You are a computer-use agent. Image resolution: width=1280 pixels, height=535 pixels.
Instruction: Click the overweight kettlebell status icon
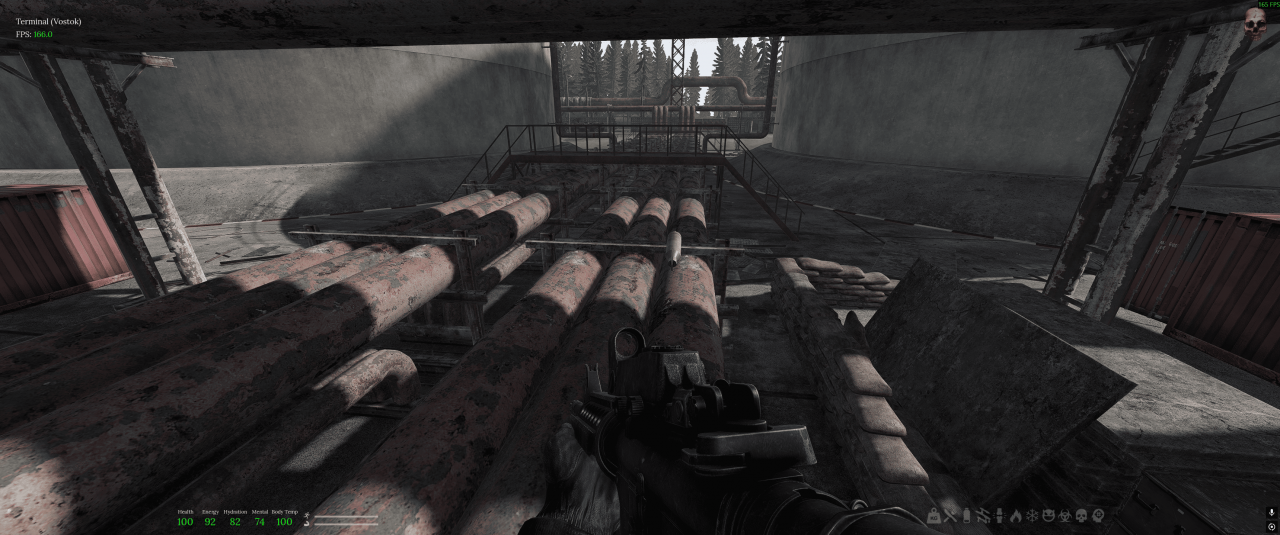click(x=934, y=516)
